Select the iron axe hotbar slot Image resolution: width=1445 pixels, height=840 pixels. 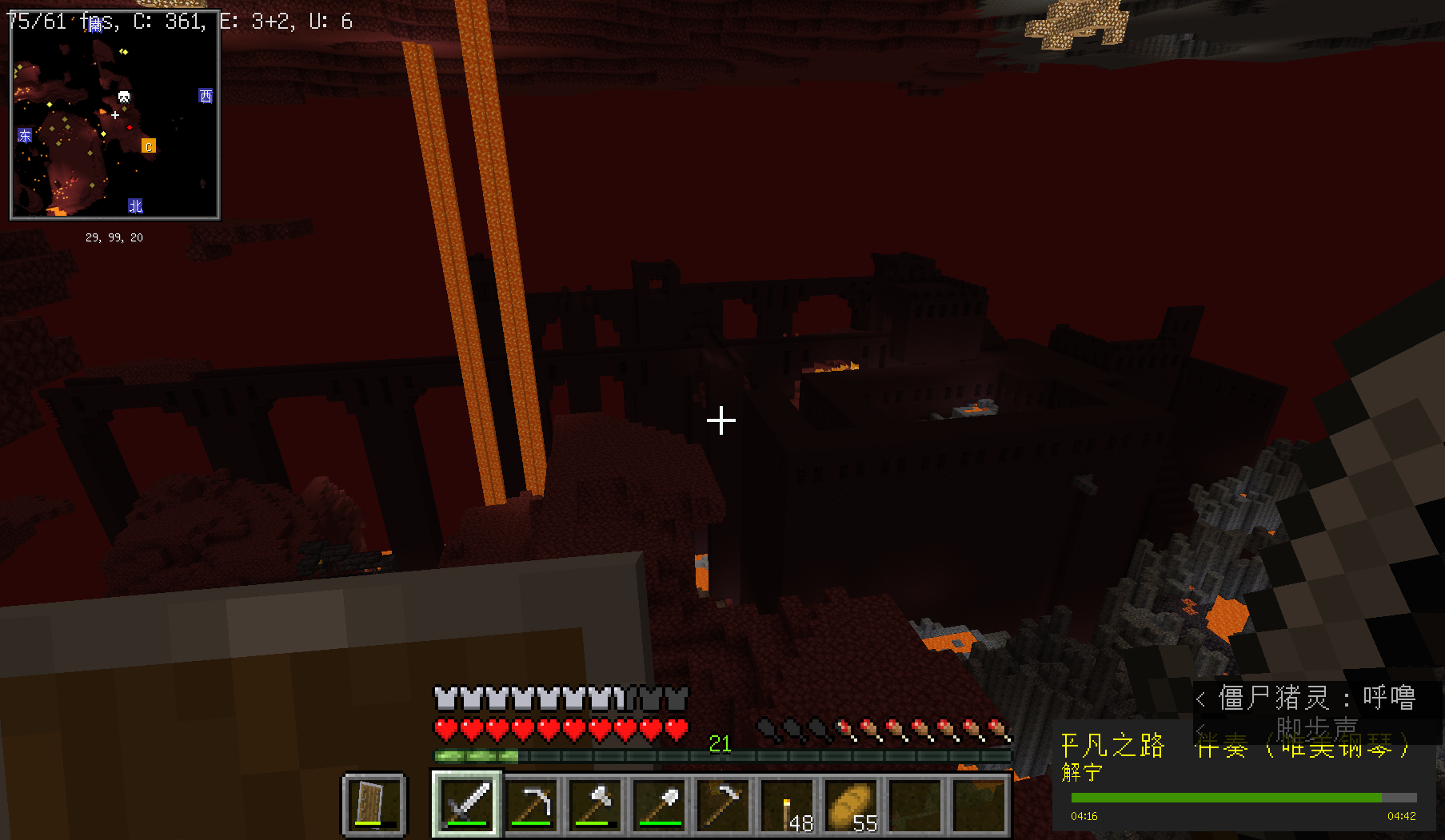(596, 803)
